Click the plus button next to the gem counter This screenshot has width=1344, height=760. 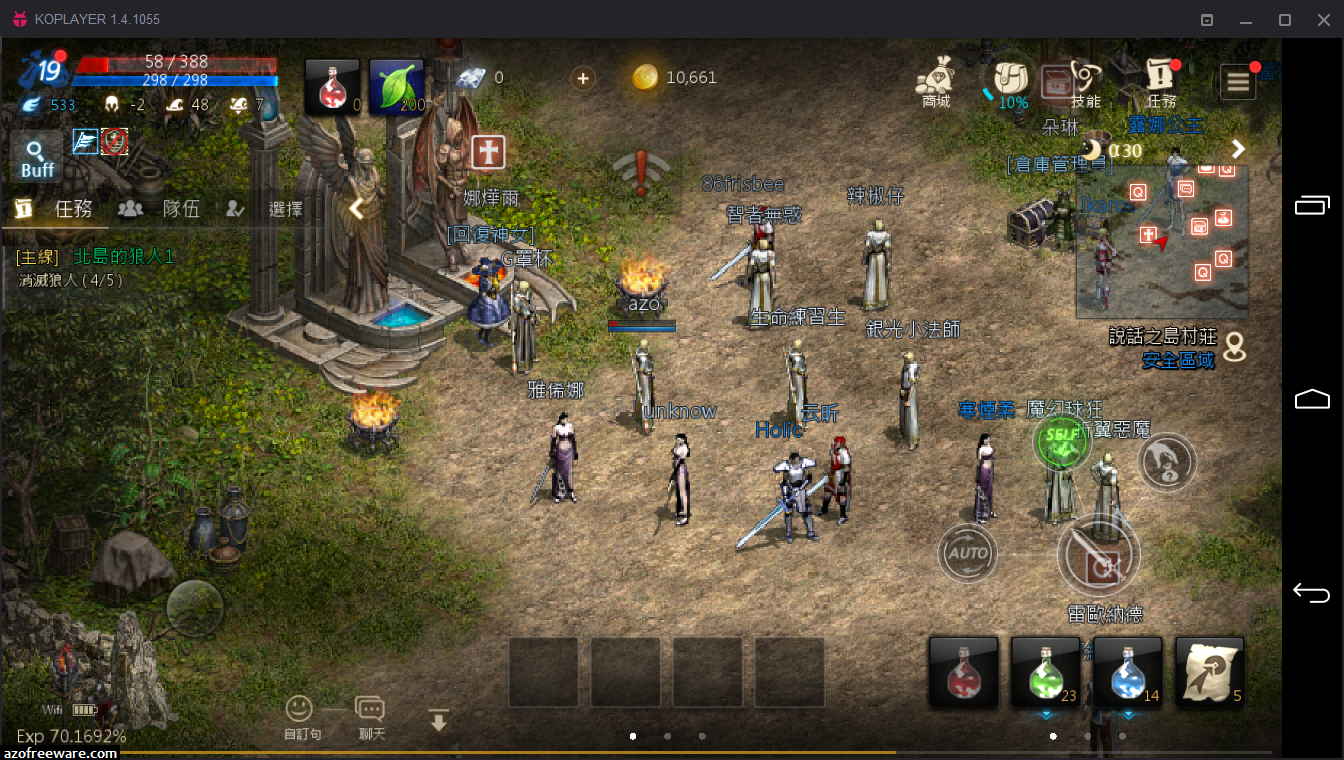583,77
